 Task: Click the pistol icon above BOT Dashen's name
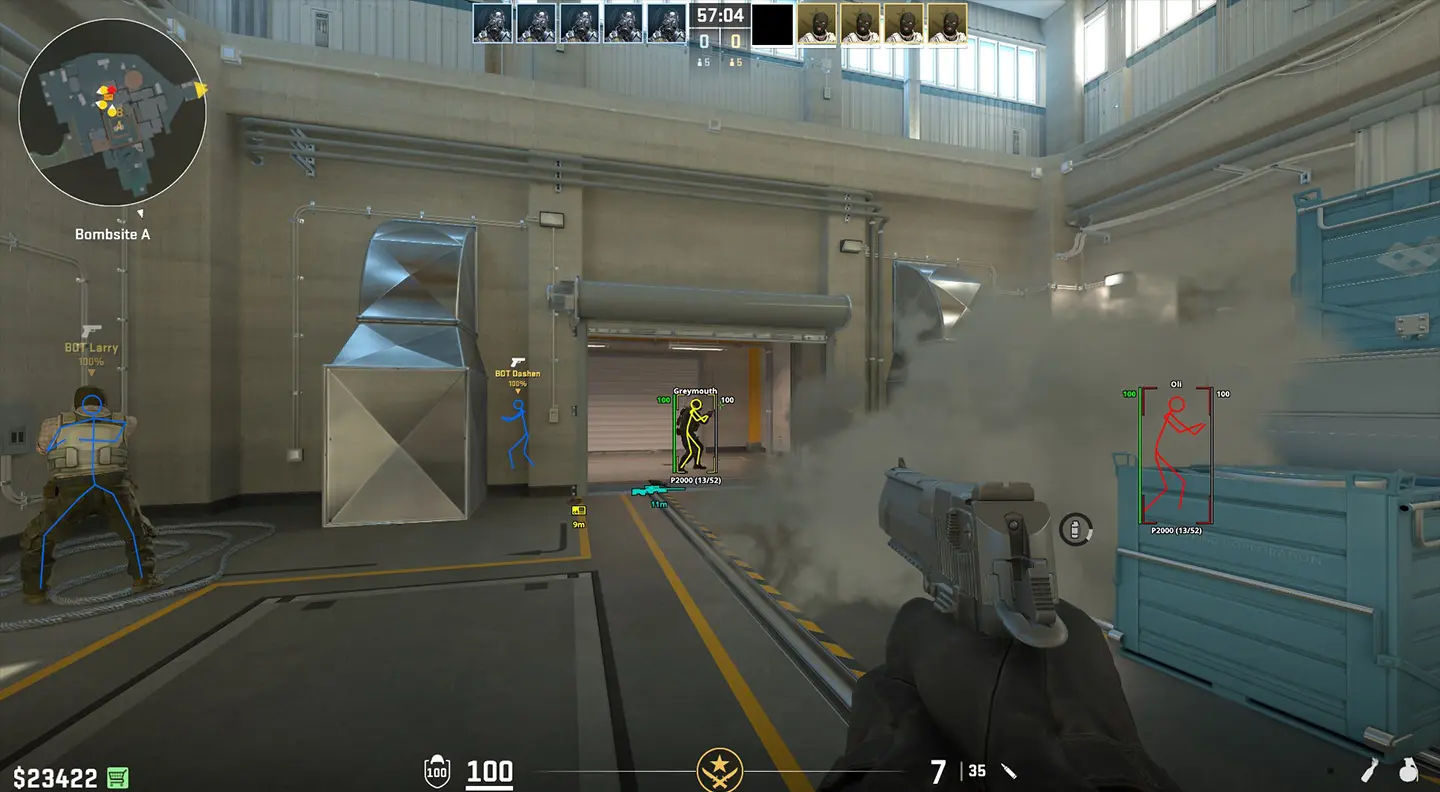[x=517, y=361]
